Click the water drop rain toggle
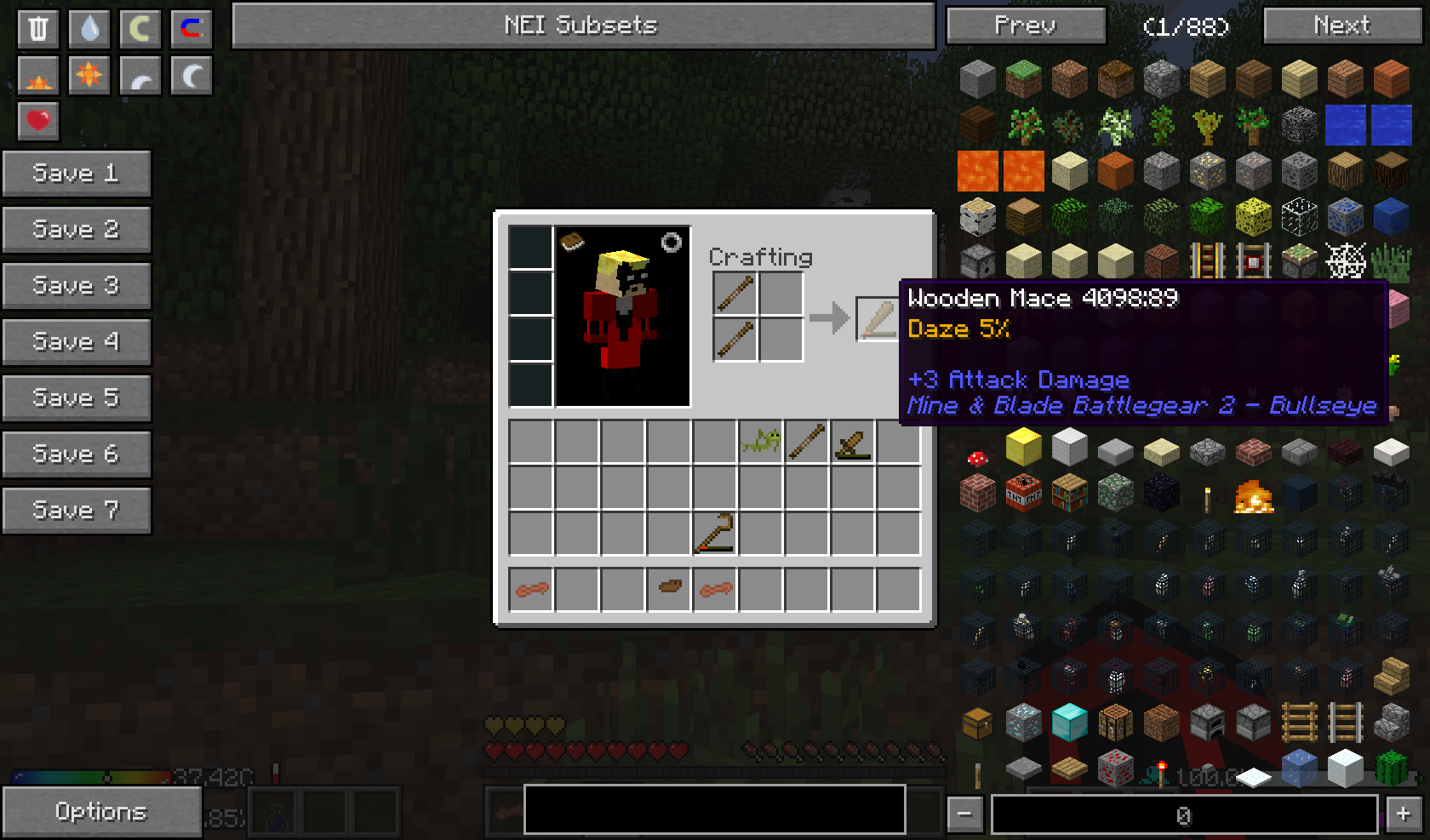1430x840 pixels. tap(89, 28)
